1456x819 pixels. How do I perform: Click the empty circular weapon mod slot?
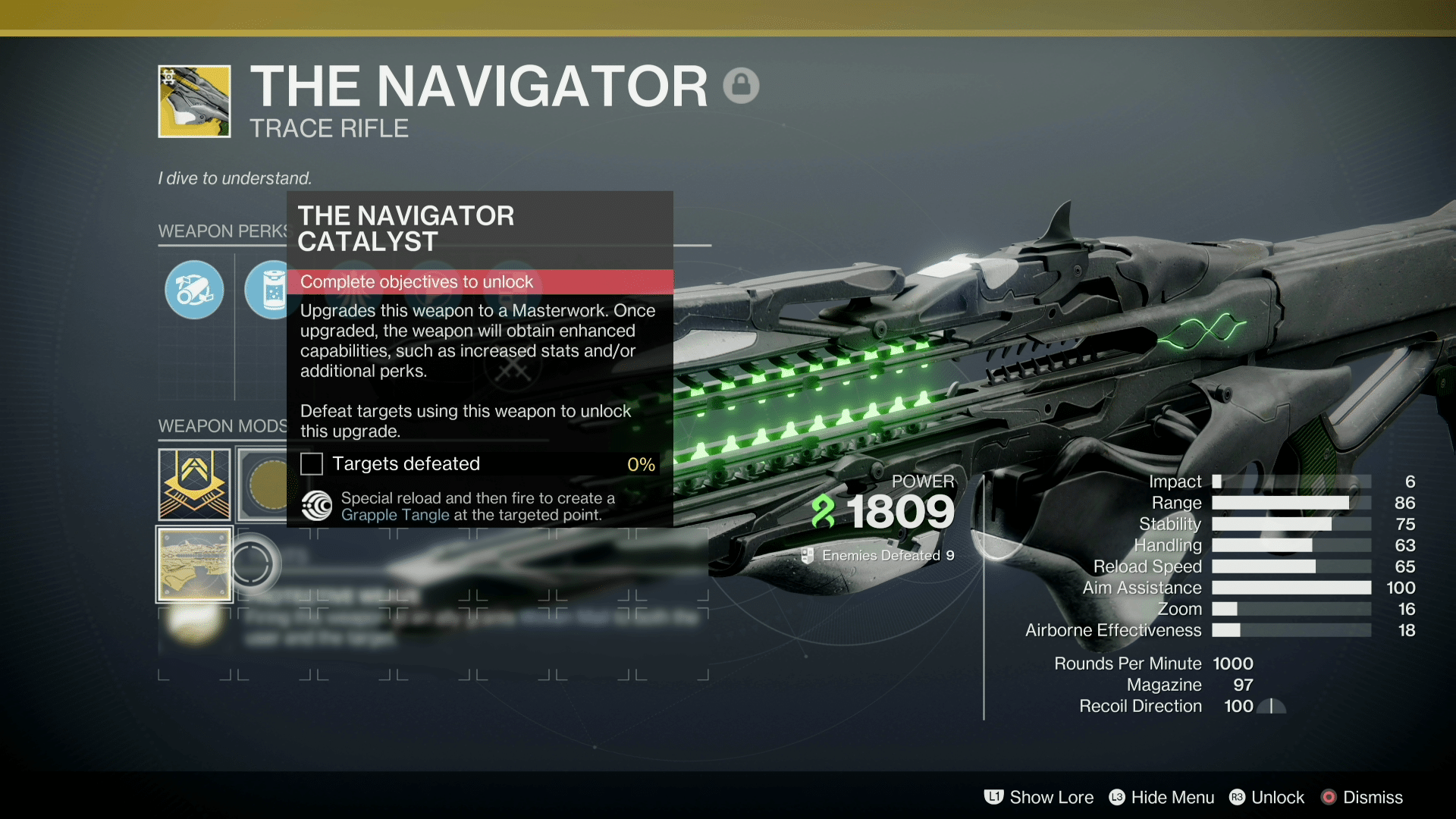(255, 564)
